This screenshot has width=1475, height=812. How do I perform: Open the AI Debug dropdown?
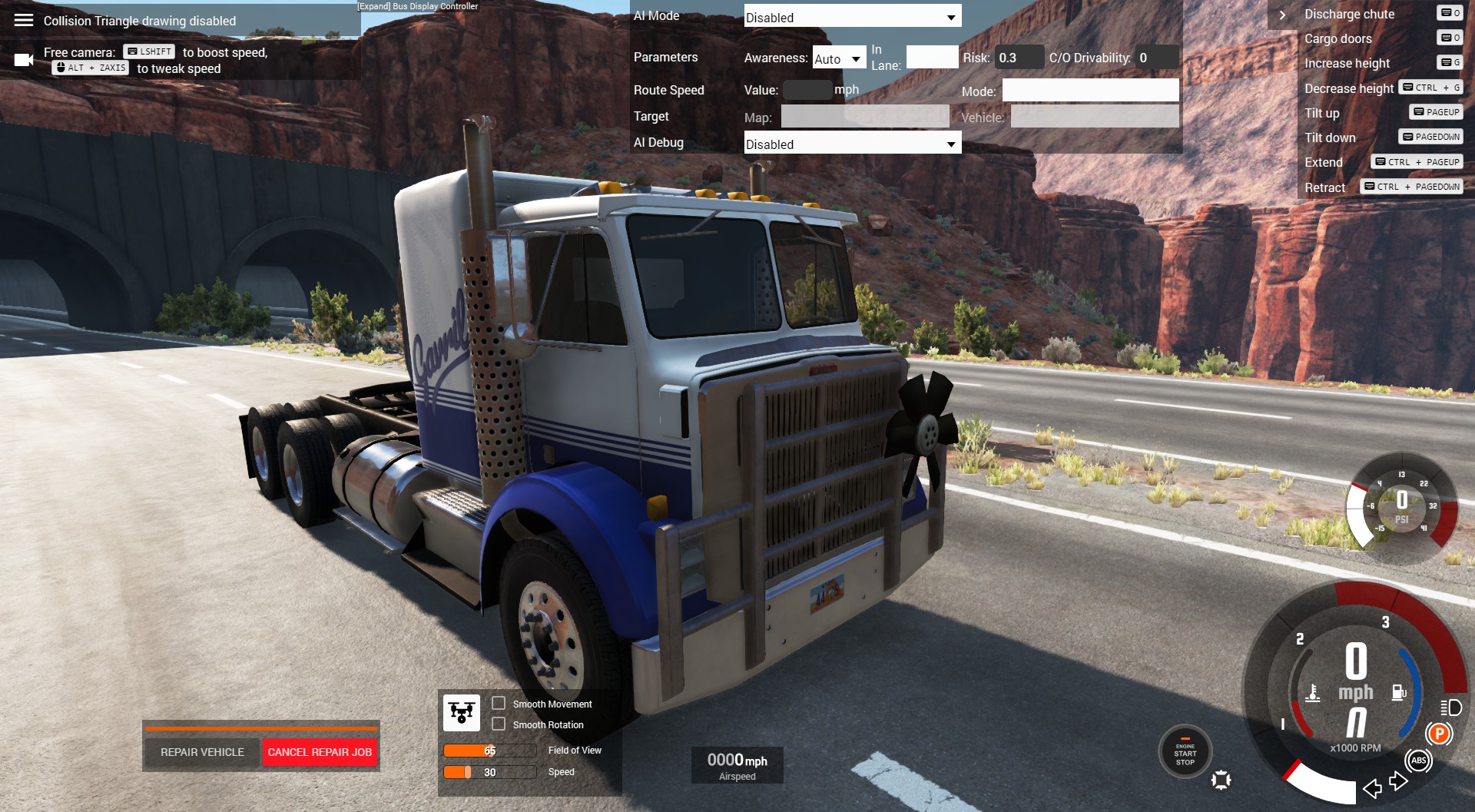click(852, 144)
